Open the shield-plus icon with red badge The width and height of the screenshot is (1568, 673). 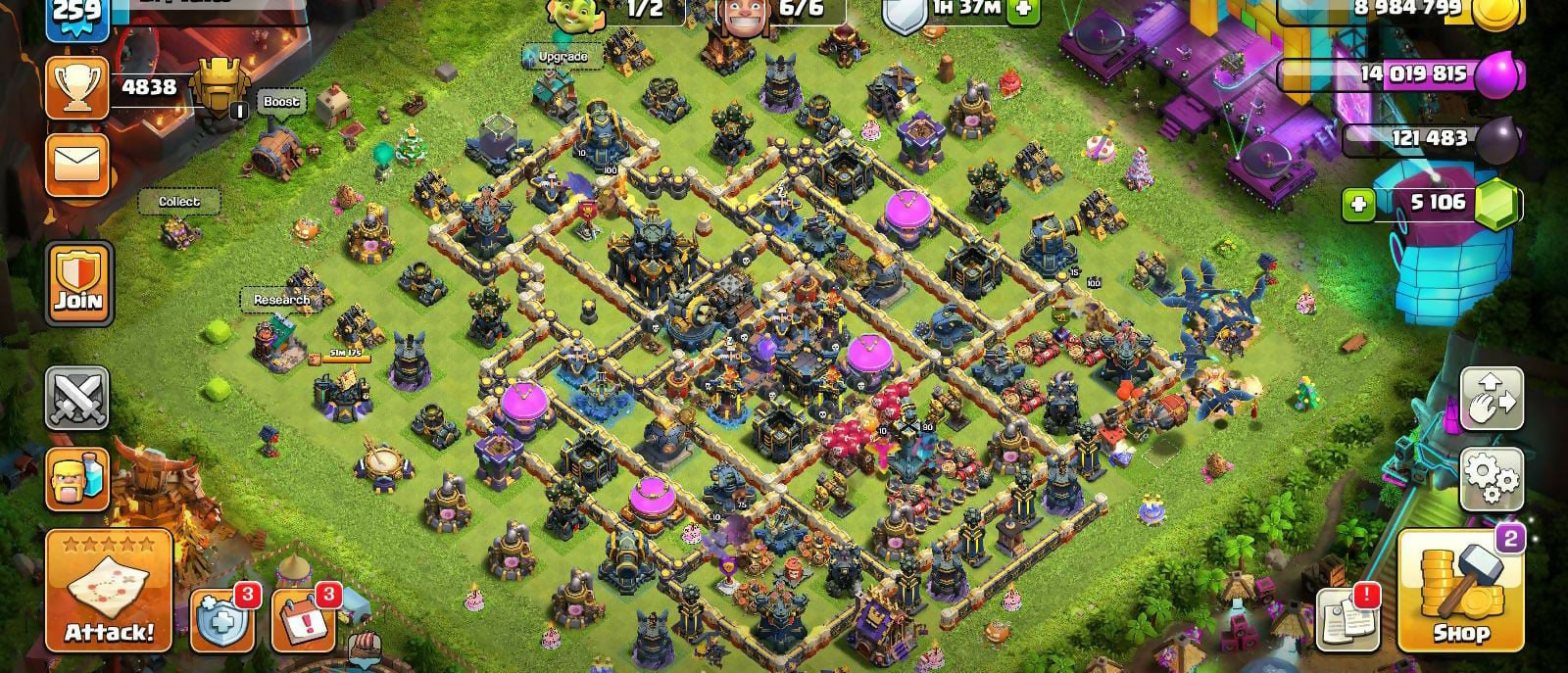(221, 619)
